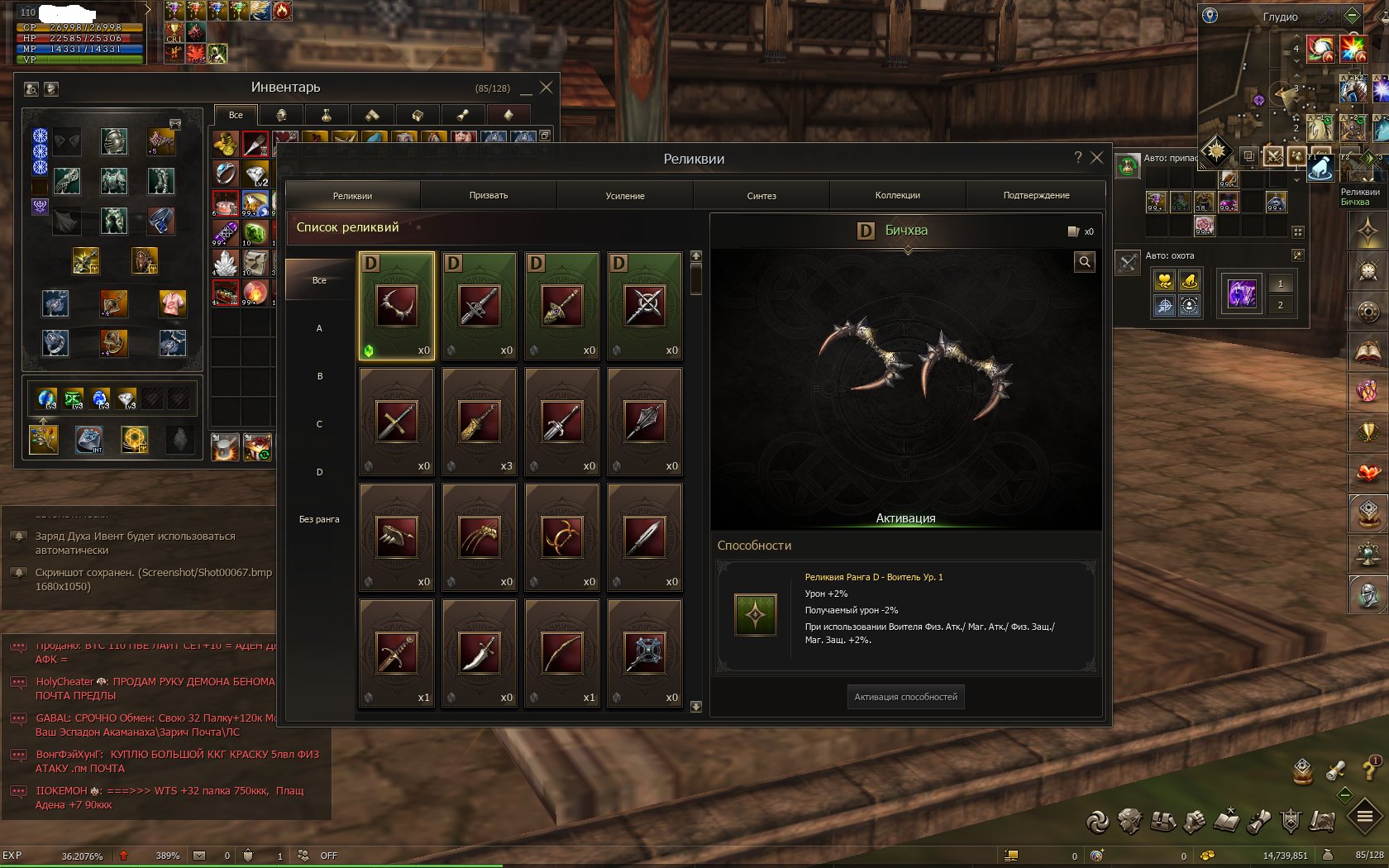
Task: Open the Подтверждение tab
Action: (1036, 196)
